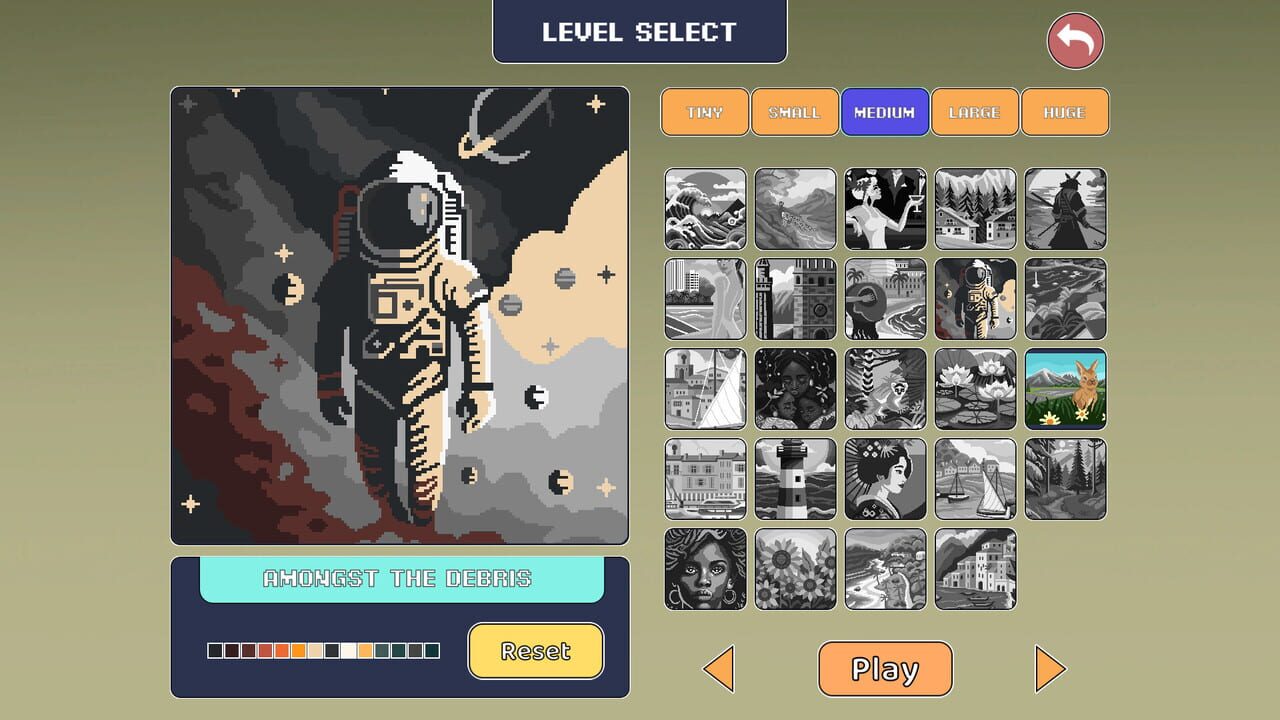Click the back arrow button top right
Screen dimensions: 1280x720
pos(1075,41)
